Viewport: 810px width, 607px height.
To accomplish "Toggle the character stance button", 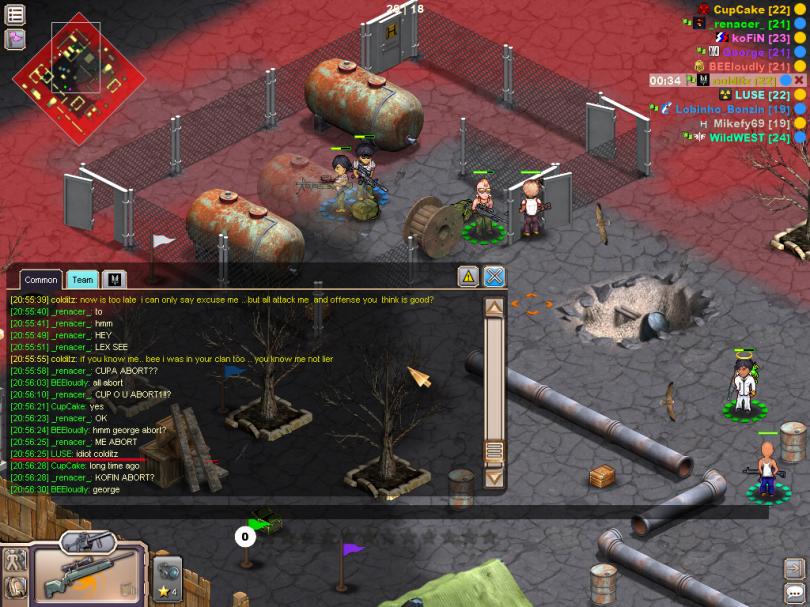I will pyautogui.click(x=15, y=560).
